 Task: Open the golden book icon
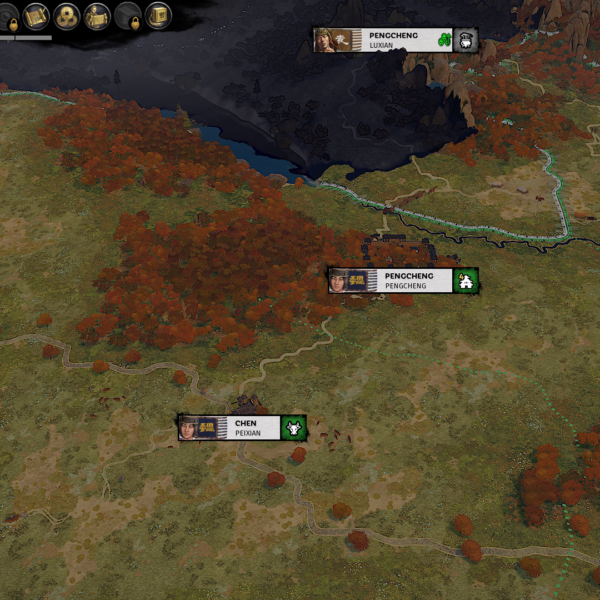coord(157,16)
